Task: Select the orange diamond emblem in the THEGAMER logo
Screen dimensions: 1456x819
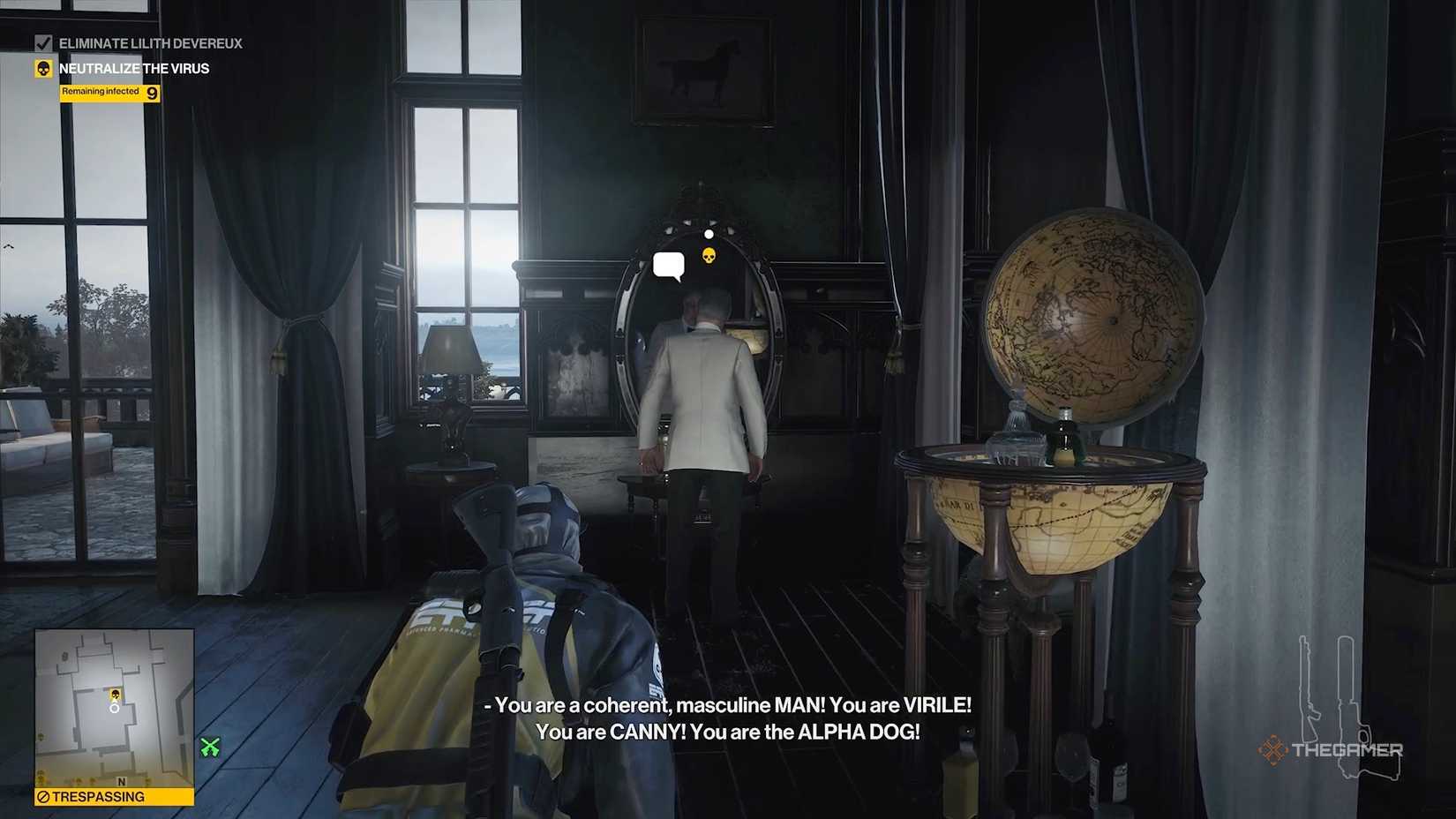Action: [x=1272, y=748]
